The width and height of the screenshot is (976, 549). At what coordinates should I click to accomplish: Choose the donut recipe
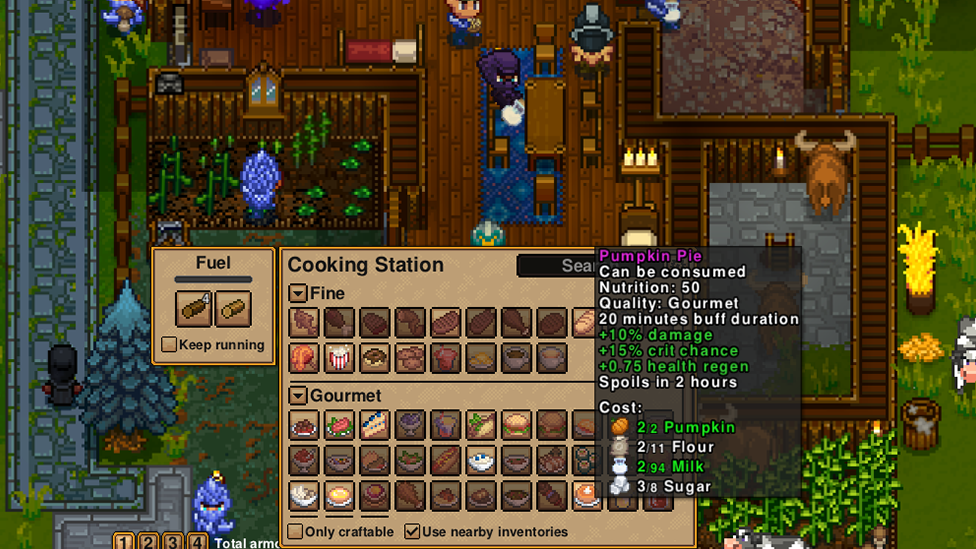pos(375,358)
